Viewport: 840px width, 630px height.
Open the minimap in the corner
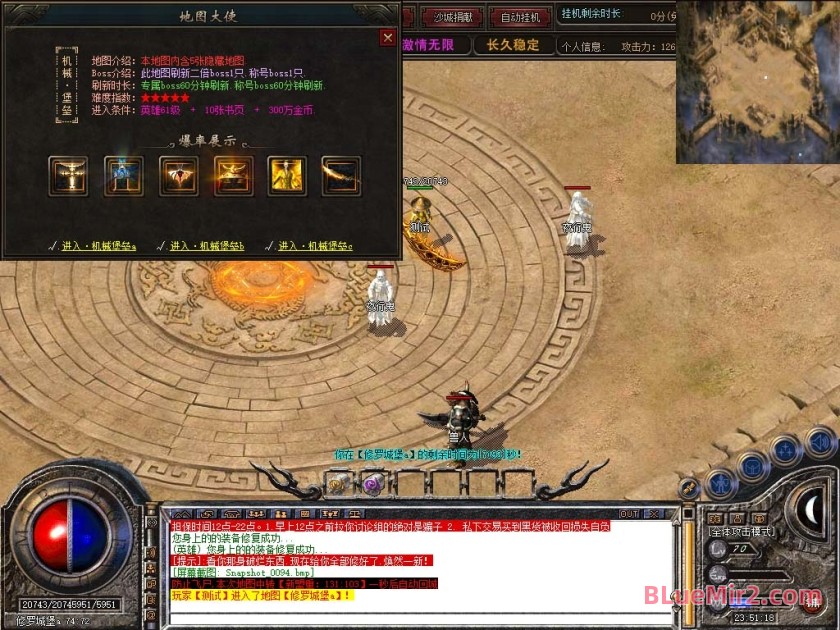coord(757,82)
